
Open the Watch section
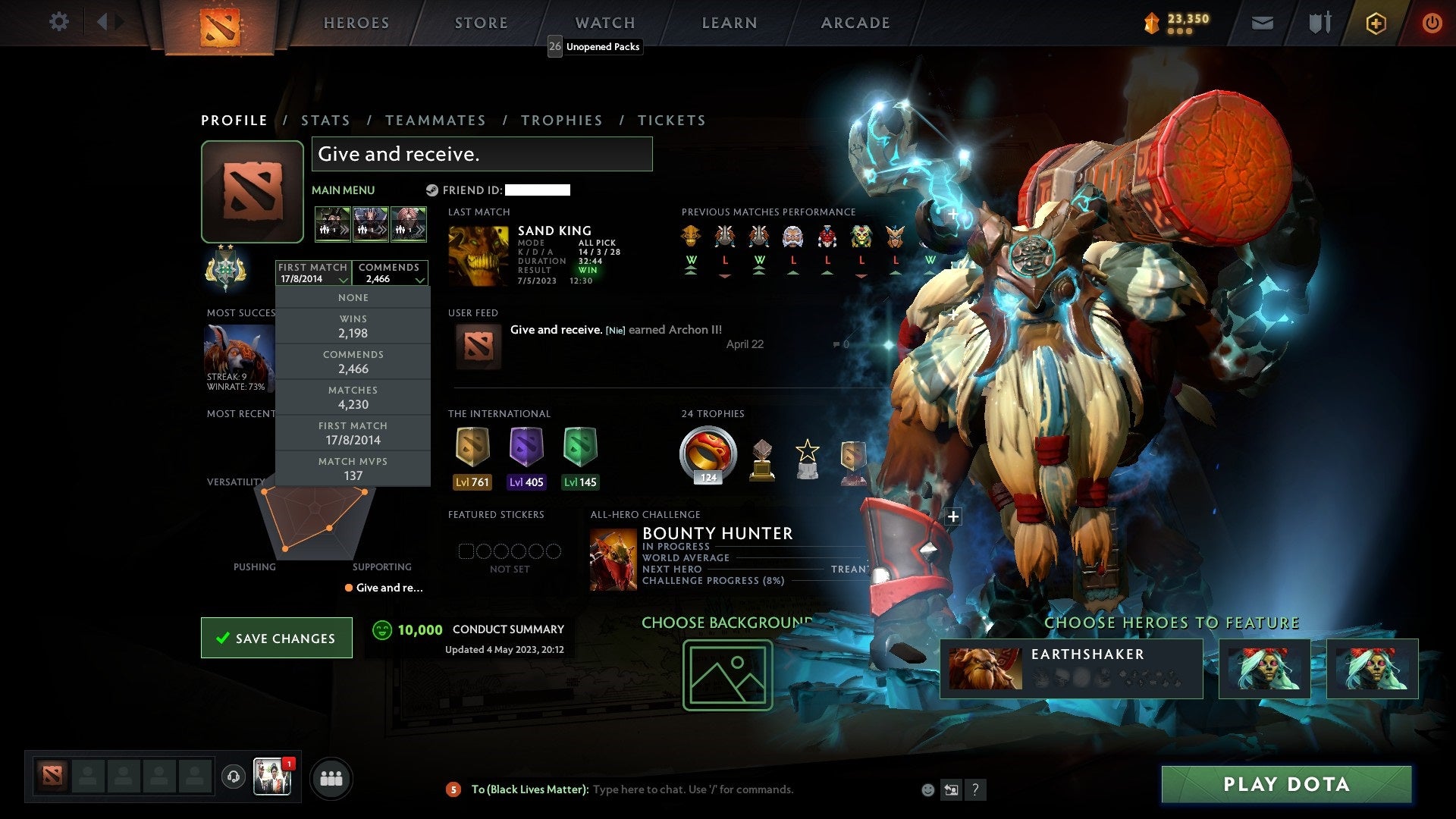(605, 23)
